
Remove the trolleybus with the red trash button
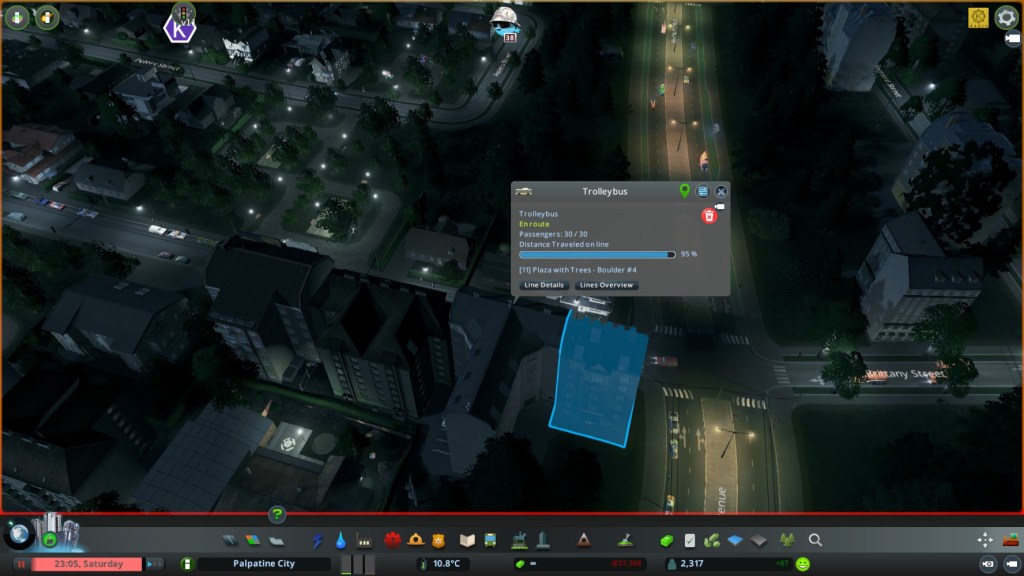point(709,215)
